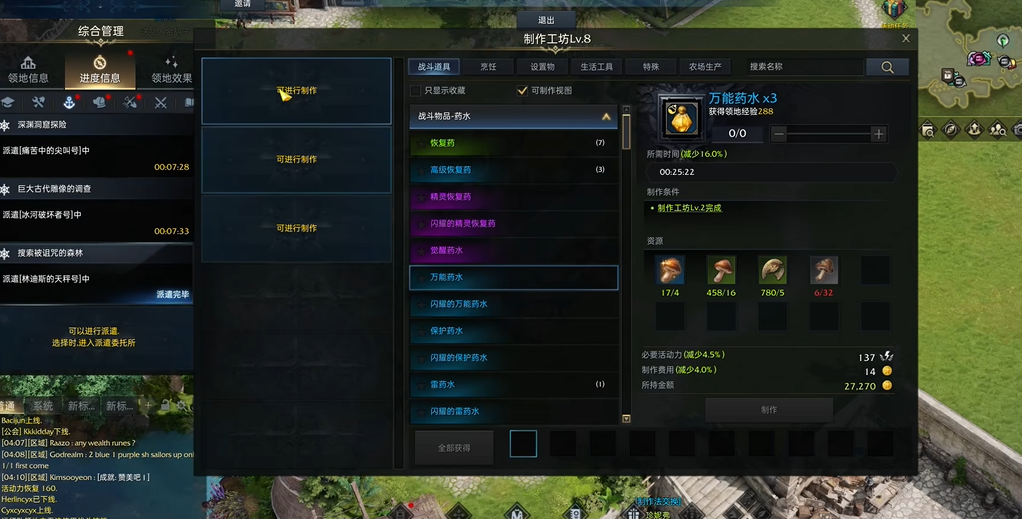Increase craft quantity with the plus button
The height and width of the screenshot is (519, 1022).
point(878,134)
